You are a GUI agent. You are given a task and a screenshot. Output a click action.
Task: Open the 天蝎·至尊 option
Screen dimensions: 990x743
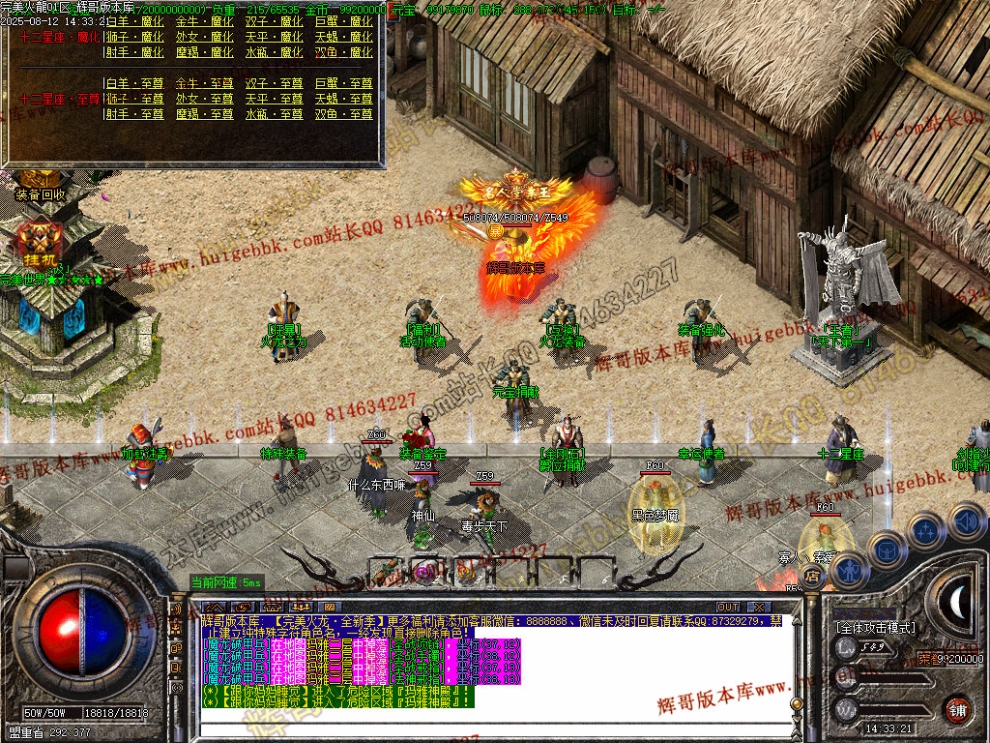click(343, 99)
